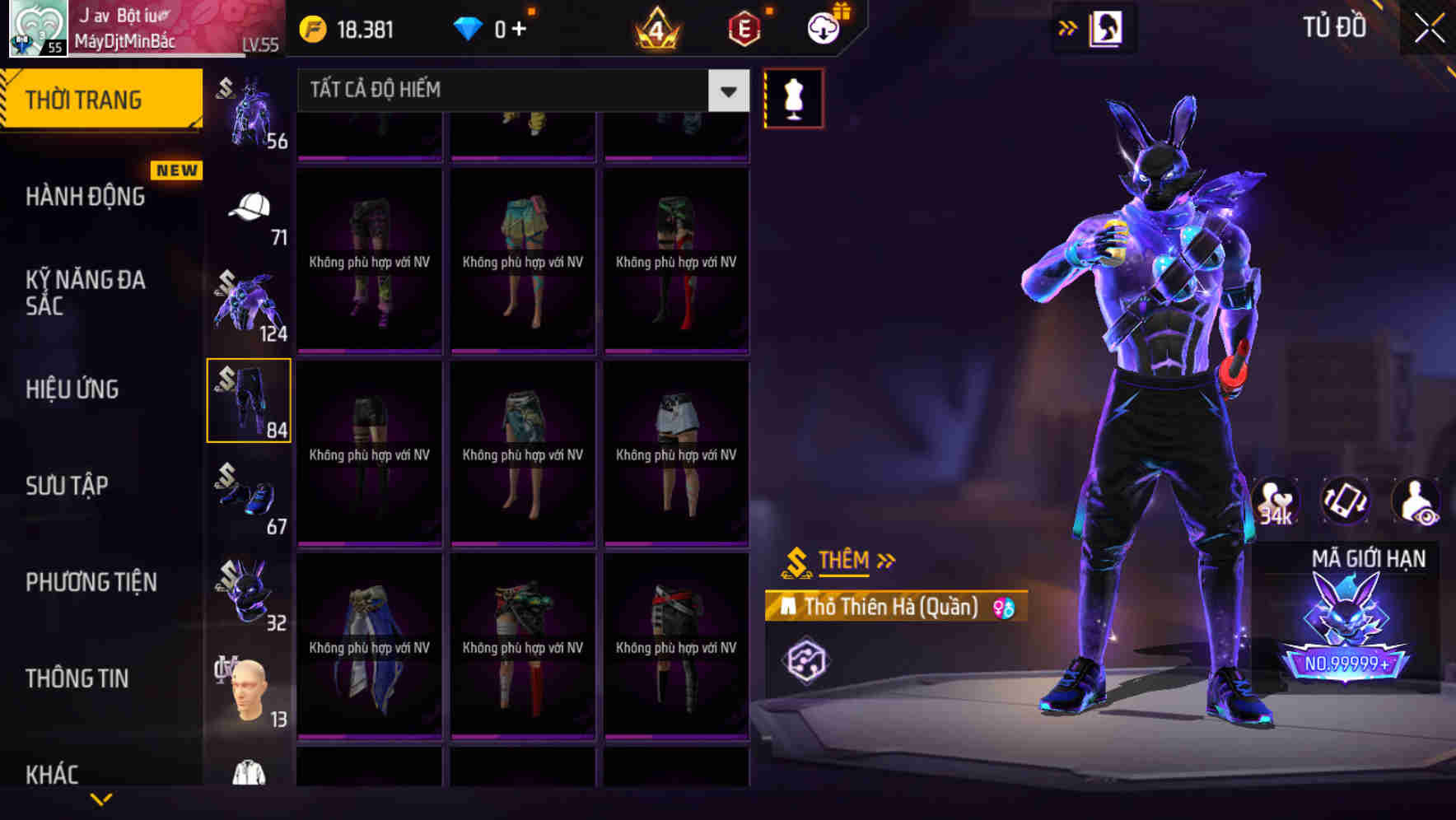Open the head customization icon labeled 13
This screenshot has width=1456, height=820.
tap(250, 689)
